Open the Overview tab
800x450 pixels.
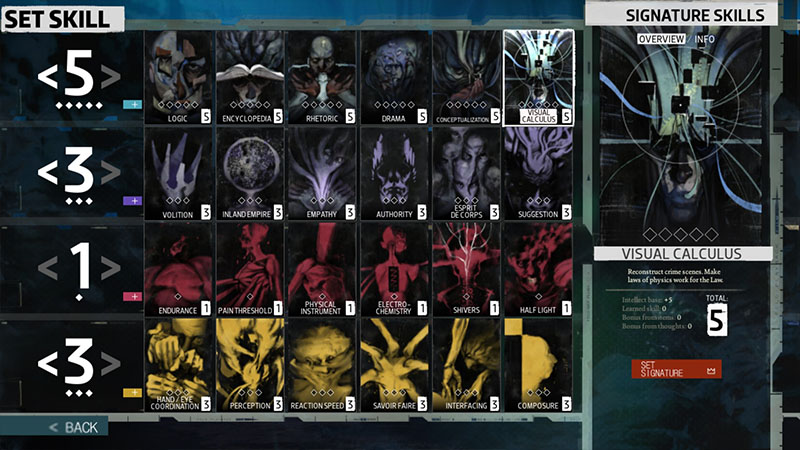tap(661, 39)
